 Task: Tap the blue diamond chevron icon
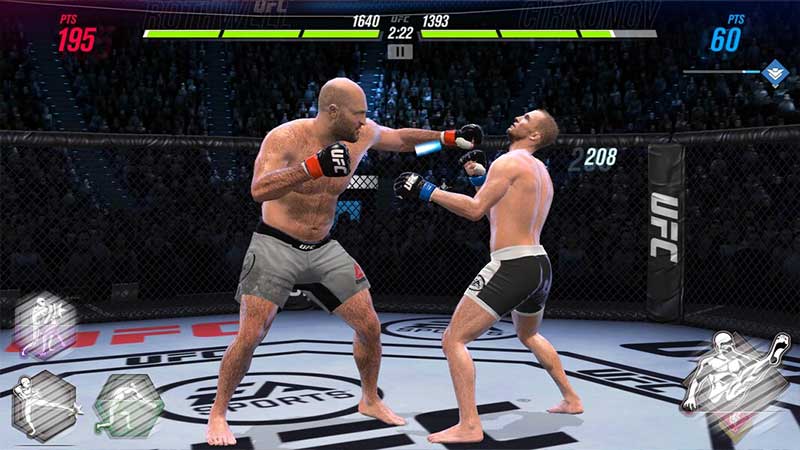[x=774, y=72]
